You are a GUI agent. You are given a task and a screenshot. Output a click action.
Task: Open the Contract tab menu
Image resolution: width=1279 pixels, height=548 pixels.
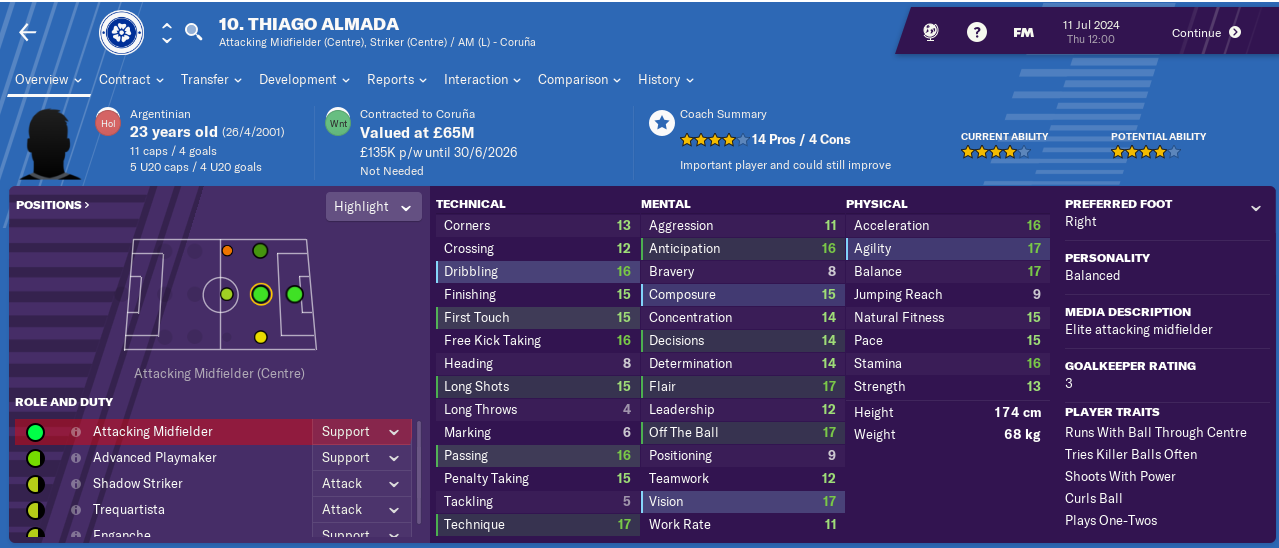click(130, 80)
